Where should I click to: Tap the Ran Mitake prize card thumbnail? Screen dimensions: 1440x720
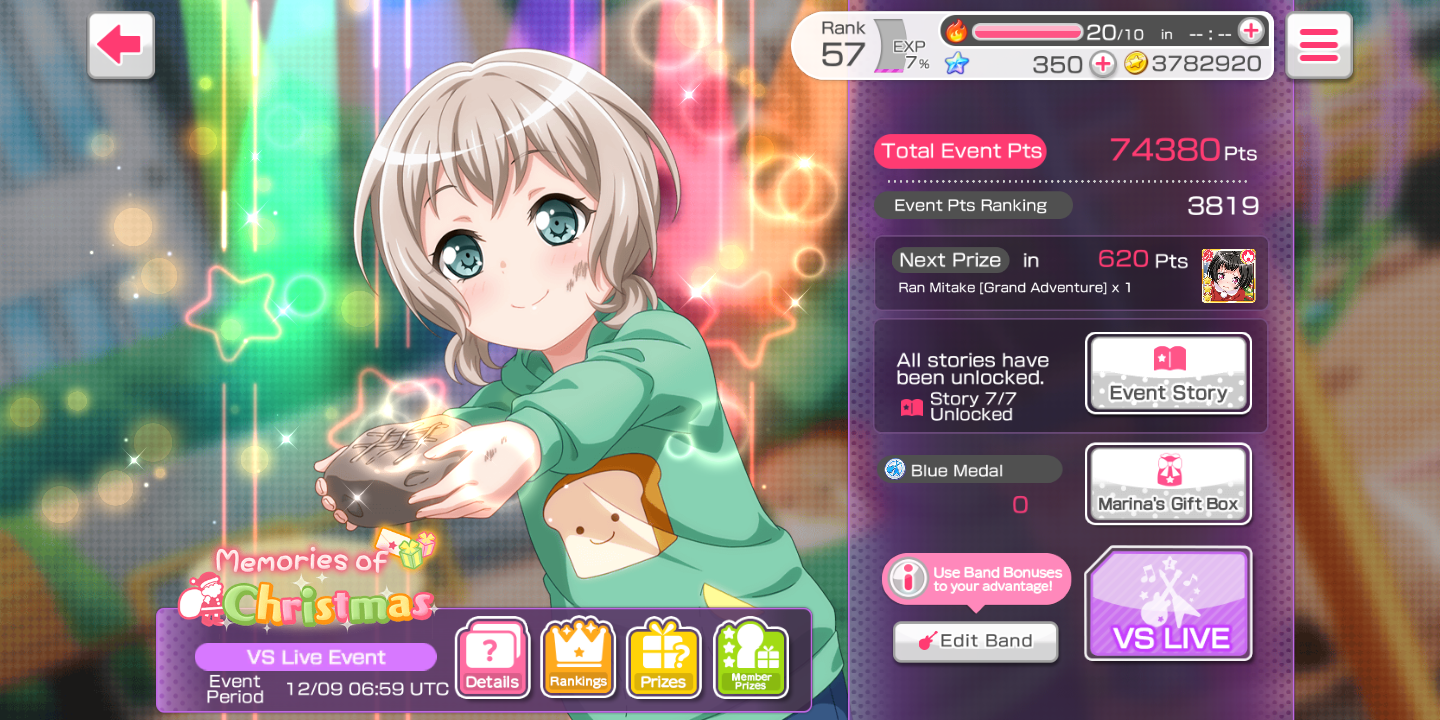(1228, 275)
